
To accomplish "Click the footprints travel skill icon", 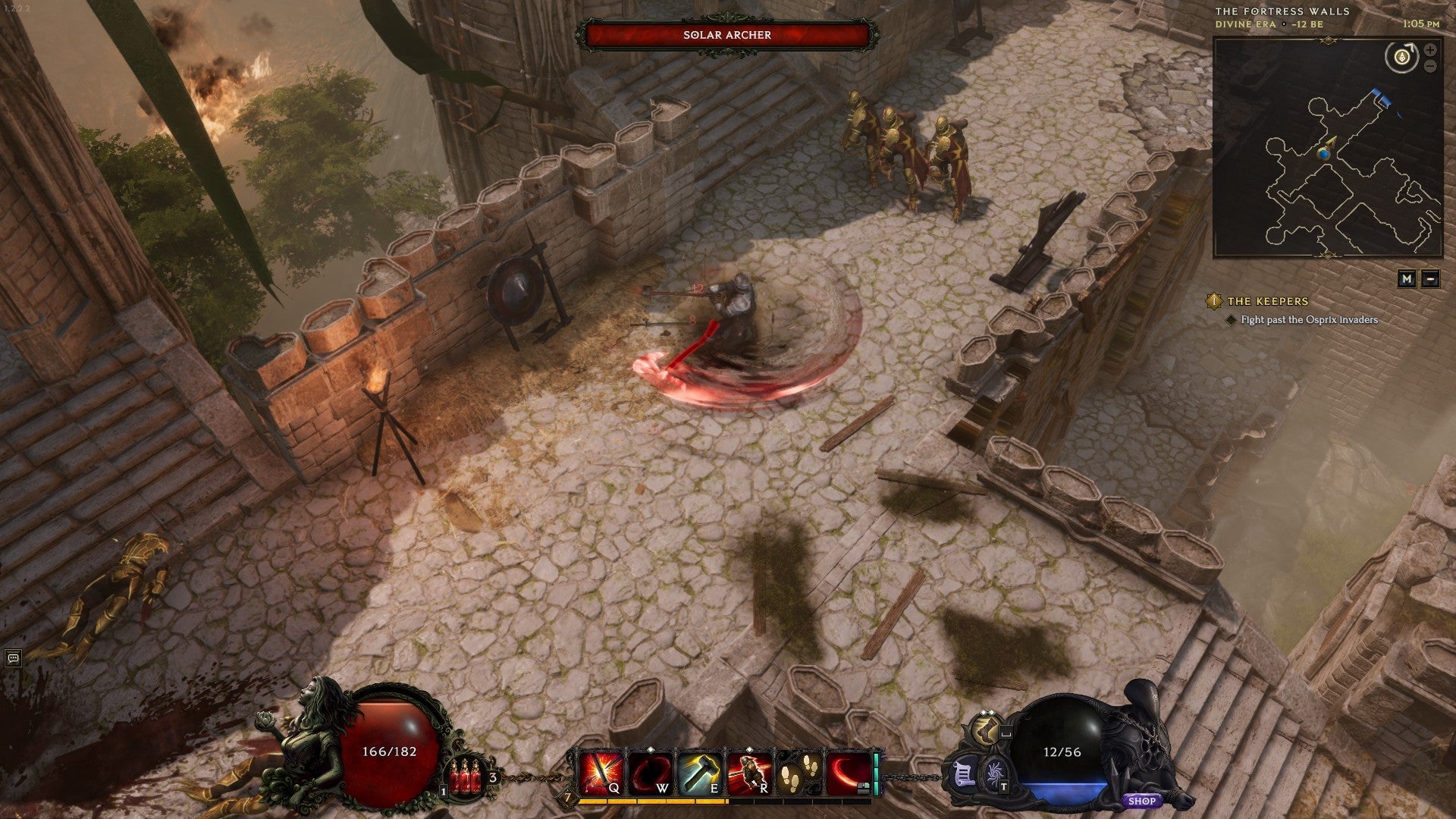I will coord(798,772).
